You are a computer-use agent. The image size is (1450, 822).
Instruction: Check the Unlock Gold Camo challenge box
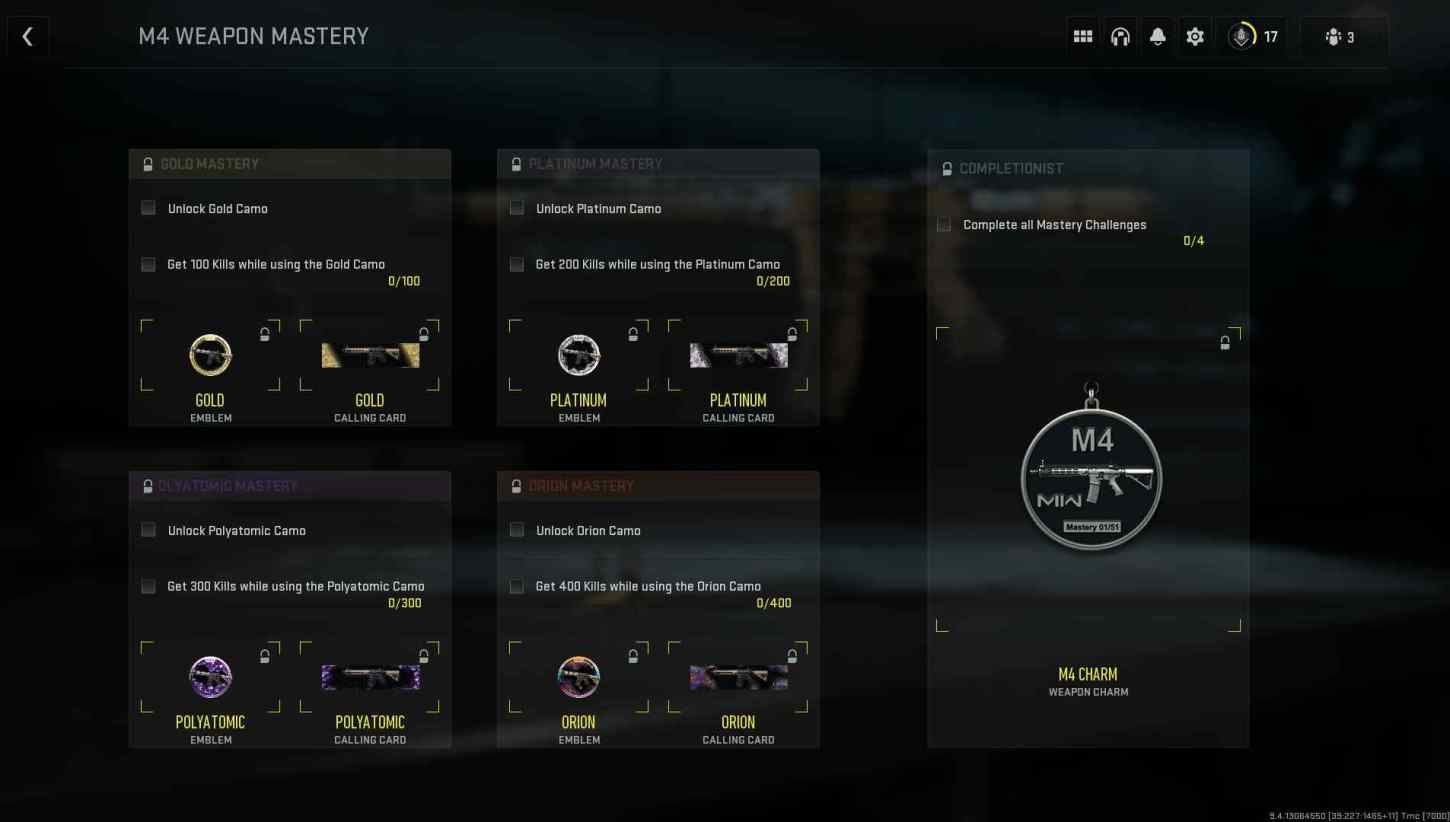coord(148,207)
